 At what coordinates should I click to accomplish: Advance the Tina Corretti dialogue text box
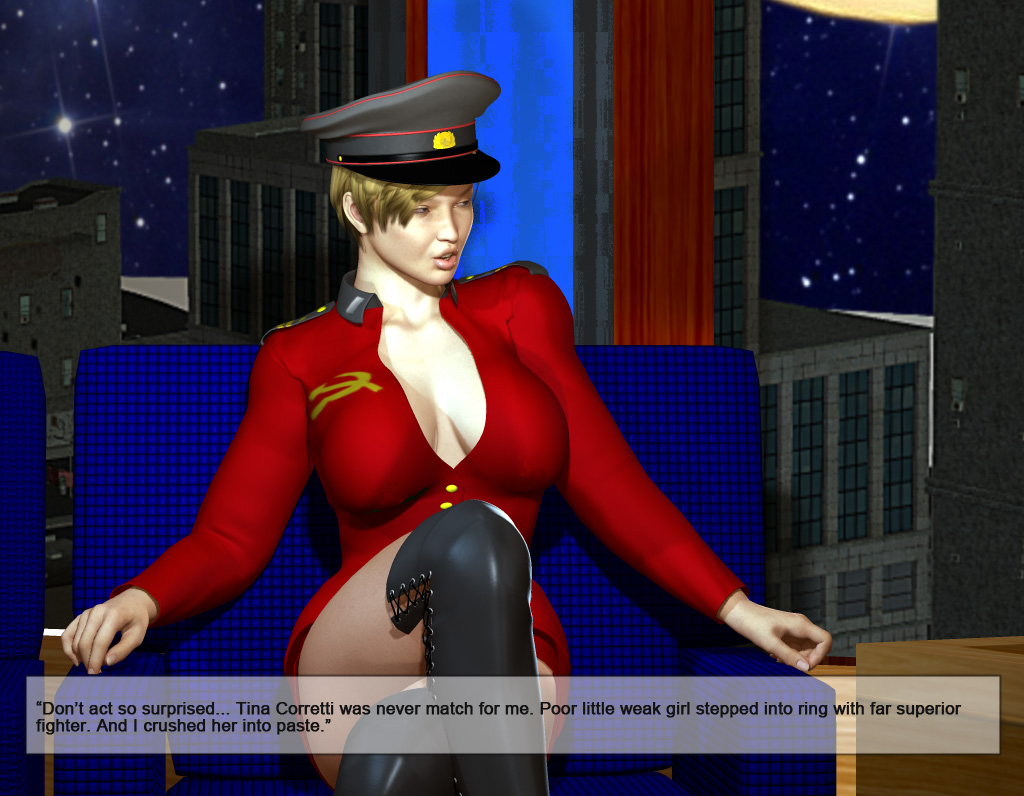[512, 715]
